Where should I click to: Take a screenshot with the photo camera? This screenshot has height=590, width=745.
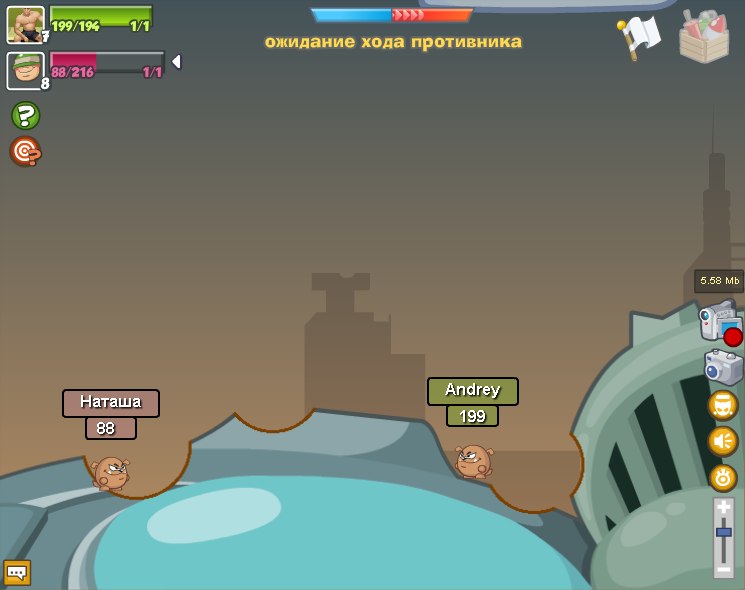[723, 367]
